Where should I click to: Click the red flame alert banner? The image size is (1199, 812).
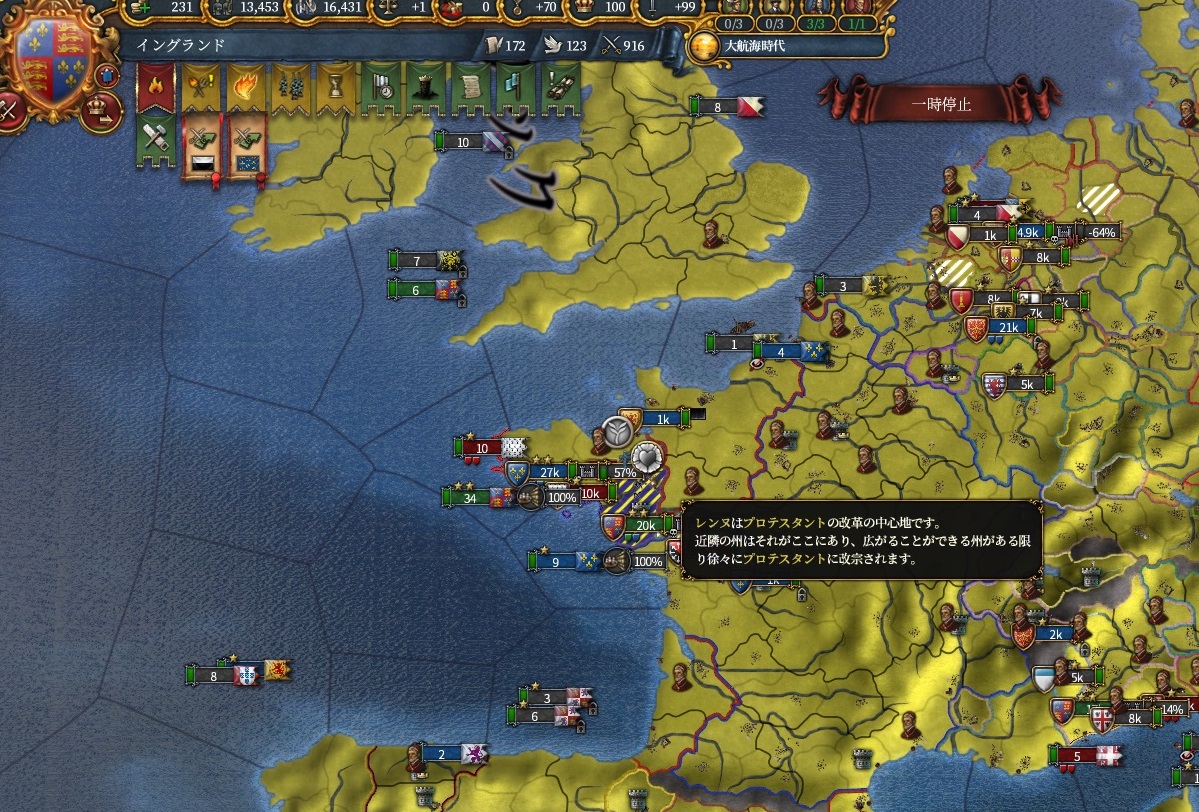coord(154,87)
